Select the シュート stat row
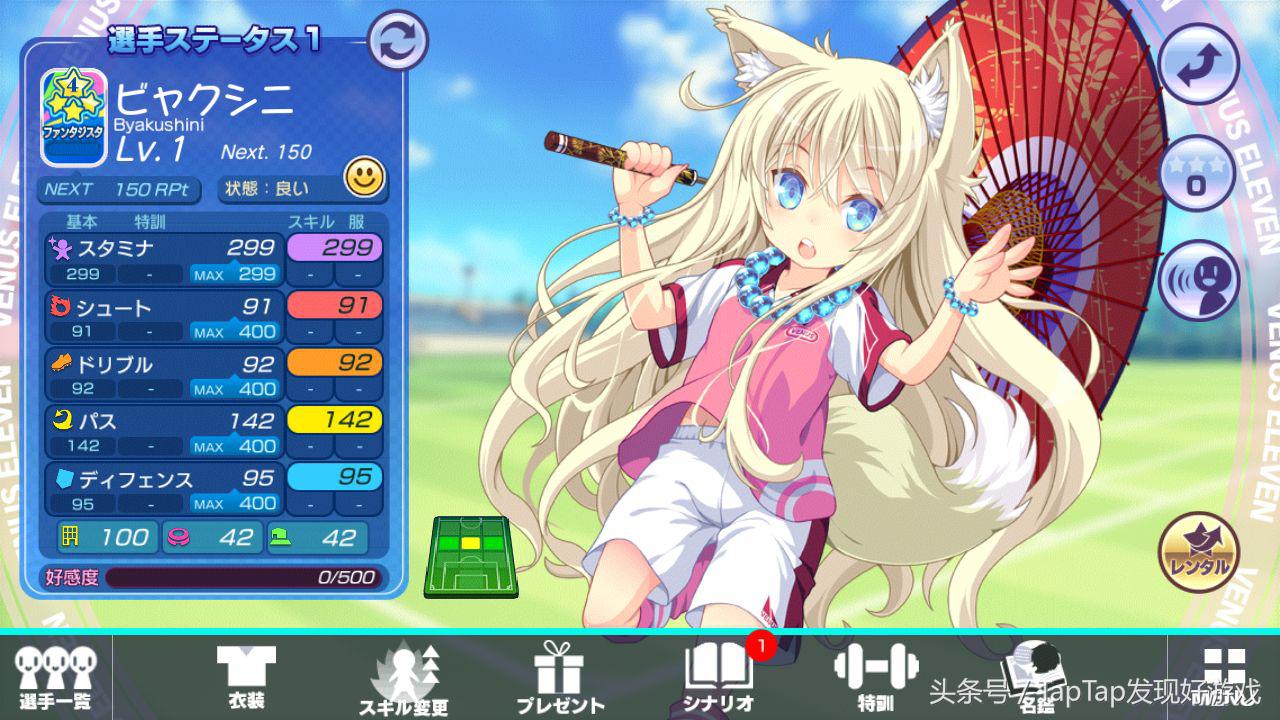 tap(165, 317)
